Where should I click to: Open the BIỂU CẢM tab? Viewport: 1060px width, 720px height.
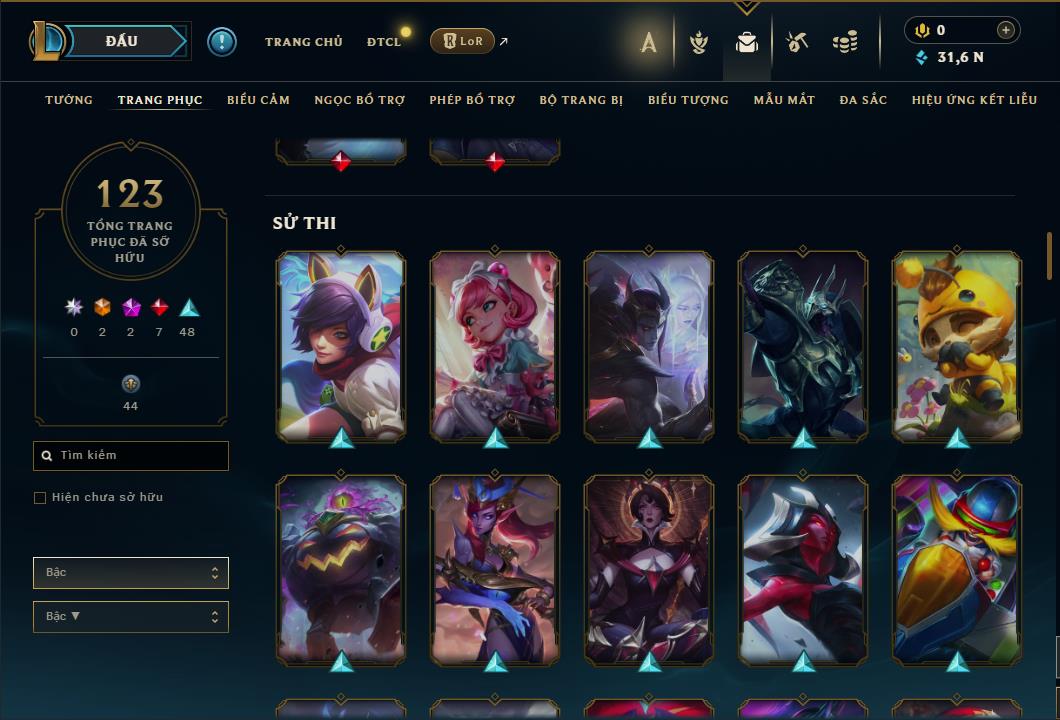[x=258, y=100]
